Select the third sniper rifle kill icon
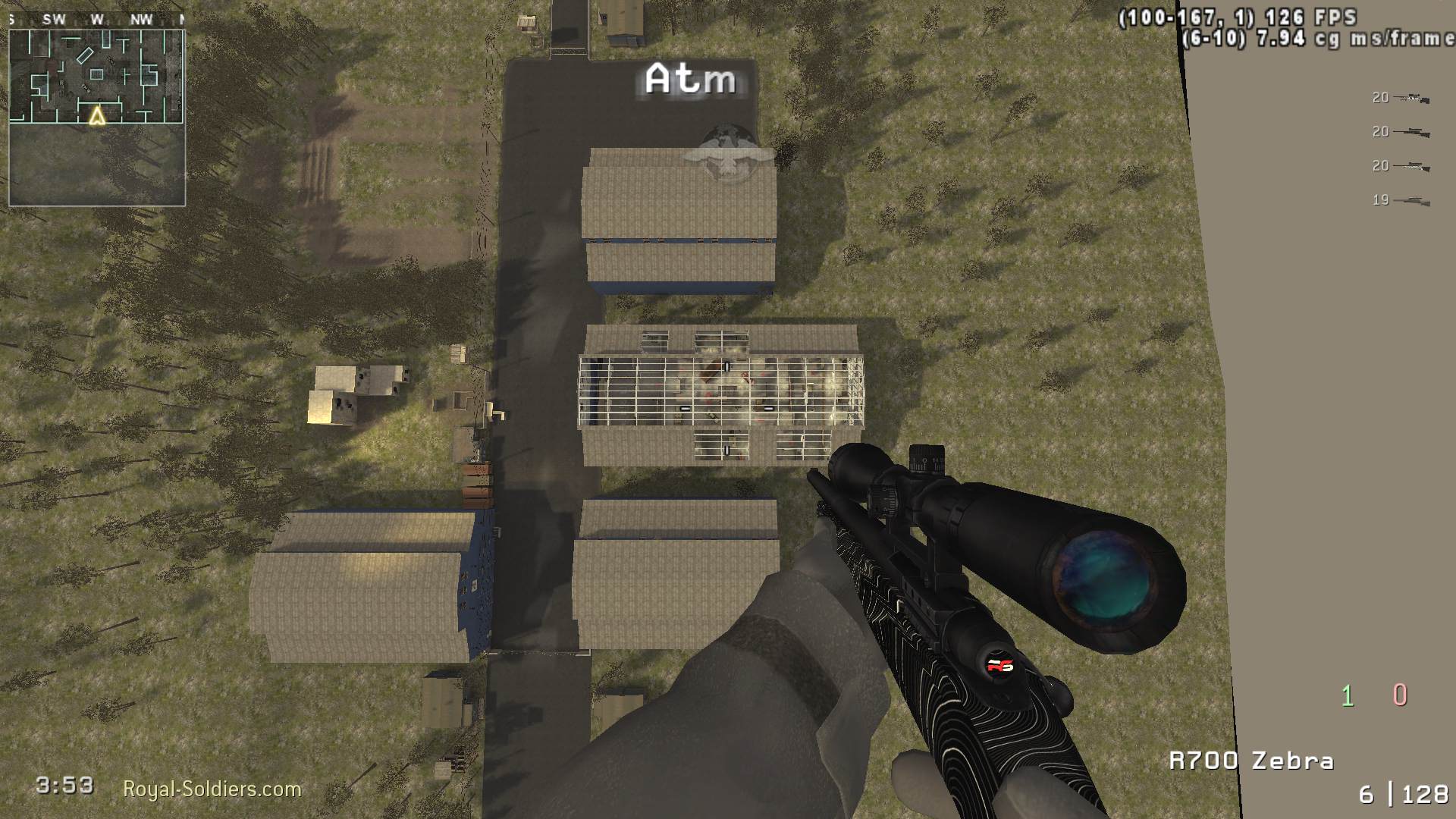 point(1410,168)
